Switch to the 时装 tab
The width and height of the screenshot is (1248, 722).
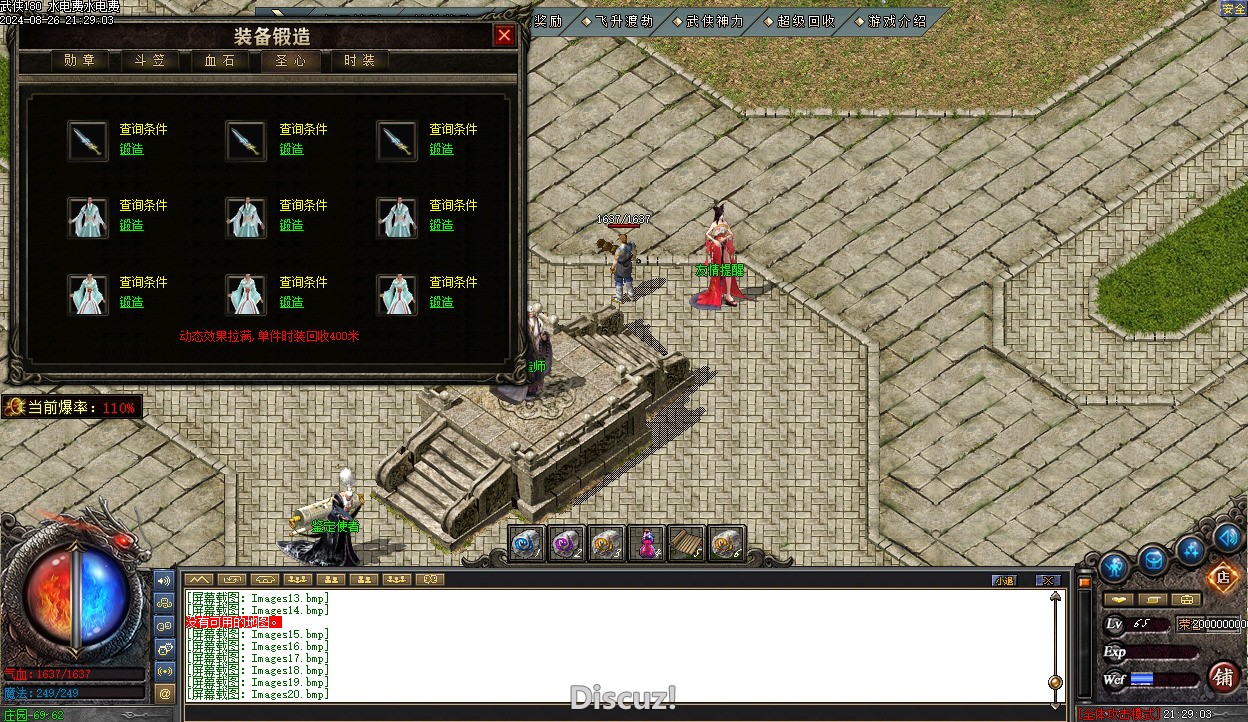click(359, 61)
